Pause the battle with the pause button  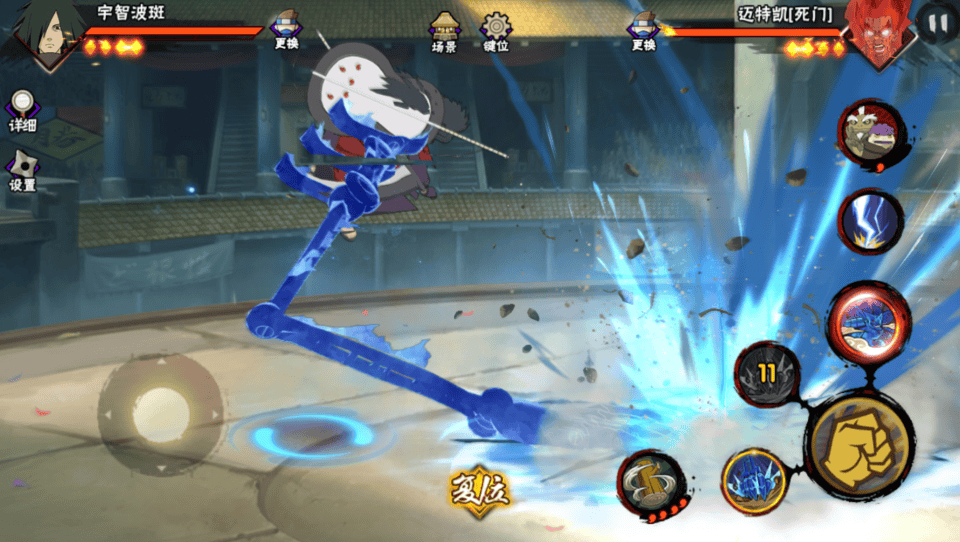tap(937, 22)
